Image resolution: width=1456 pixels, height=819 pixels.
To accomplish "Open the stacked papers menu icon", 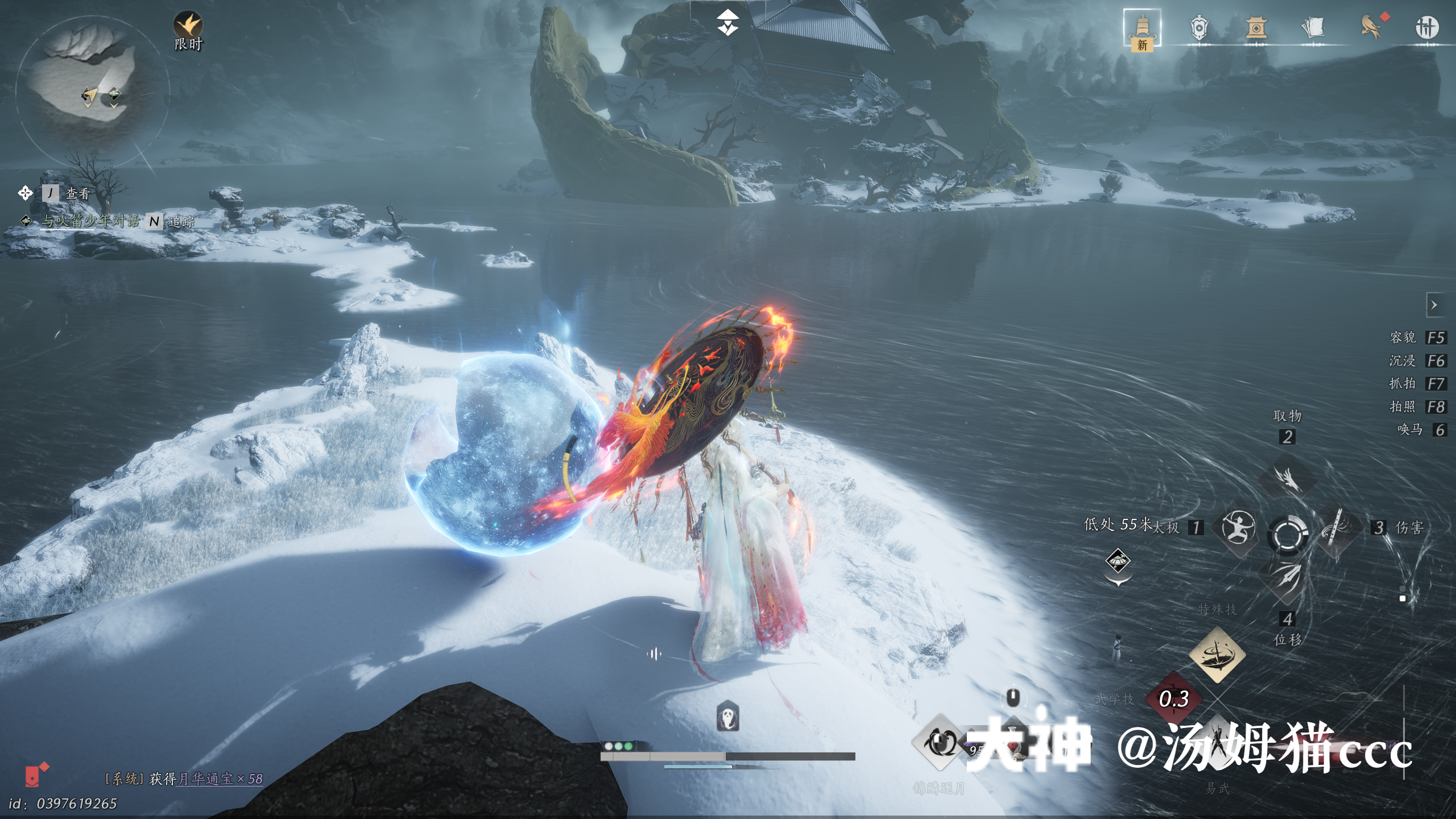I will (x=1313, y=28).
